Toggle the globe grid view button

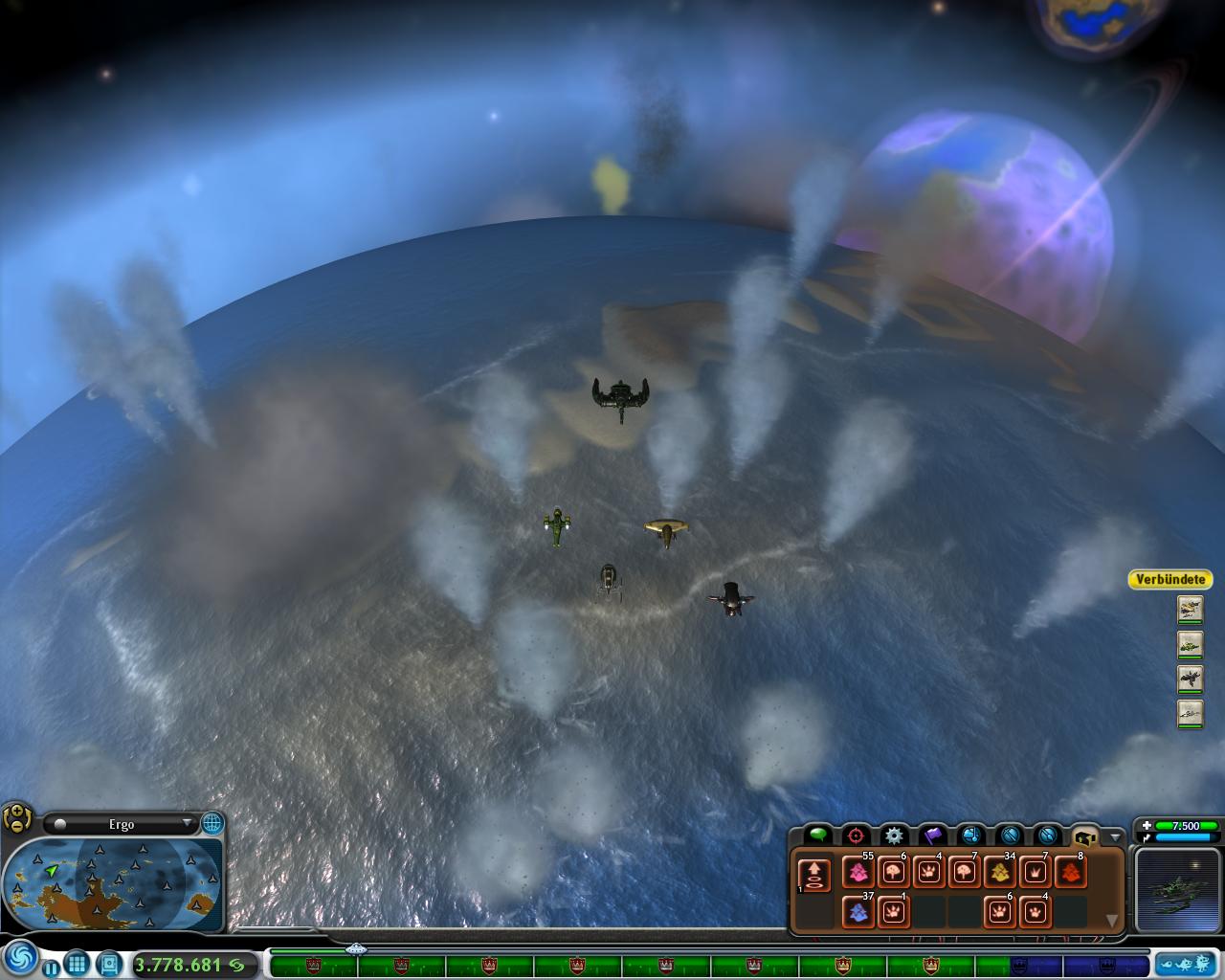(x=212, y=823)
